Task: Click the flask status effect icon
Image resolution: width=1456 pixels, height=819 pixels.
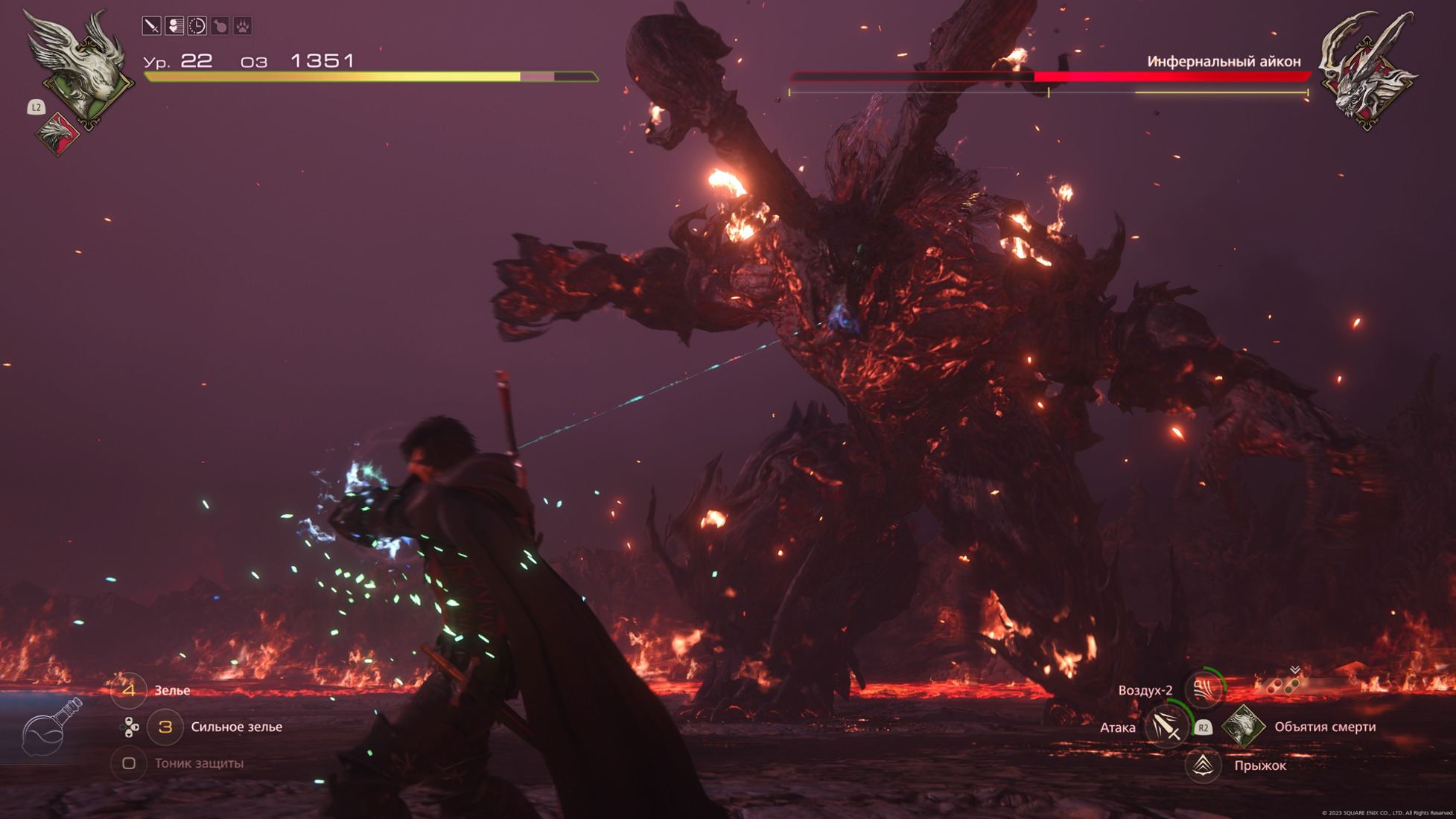Action: pos(220,26)
